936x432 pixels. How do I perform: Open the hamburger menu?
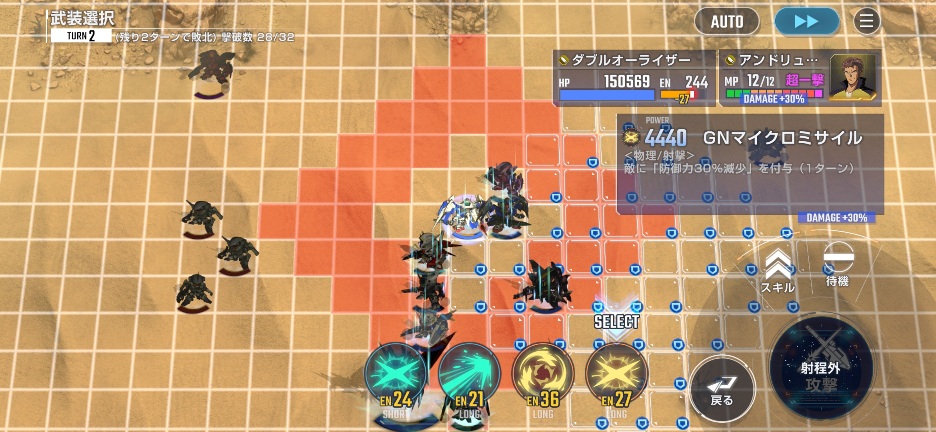pyautogui.click(x=866, y=21)
